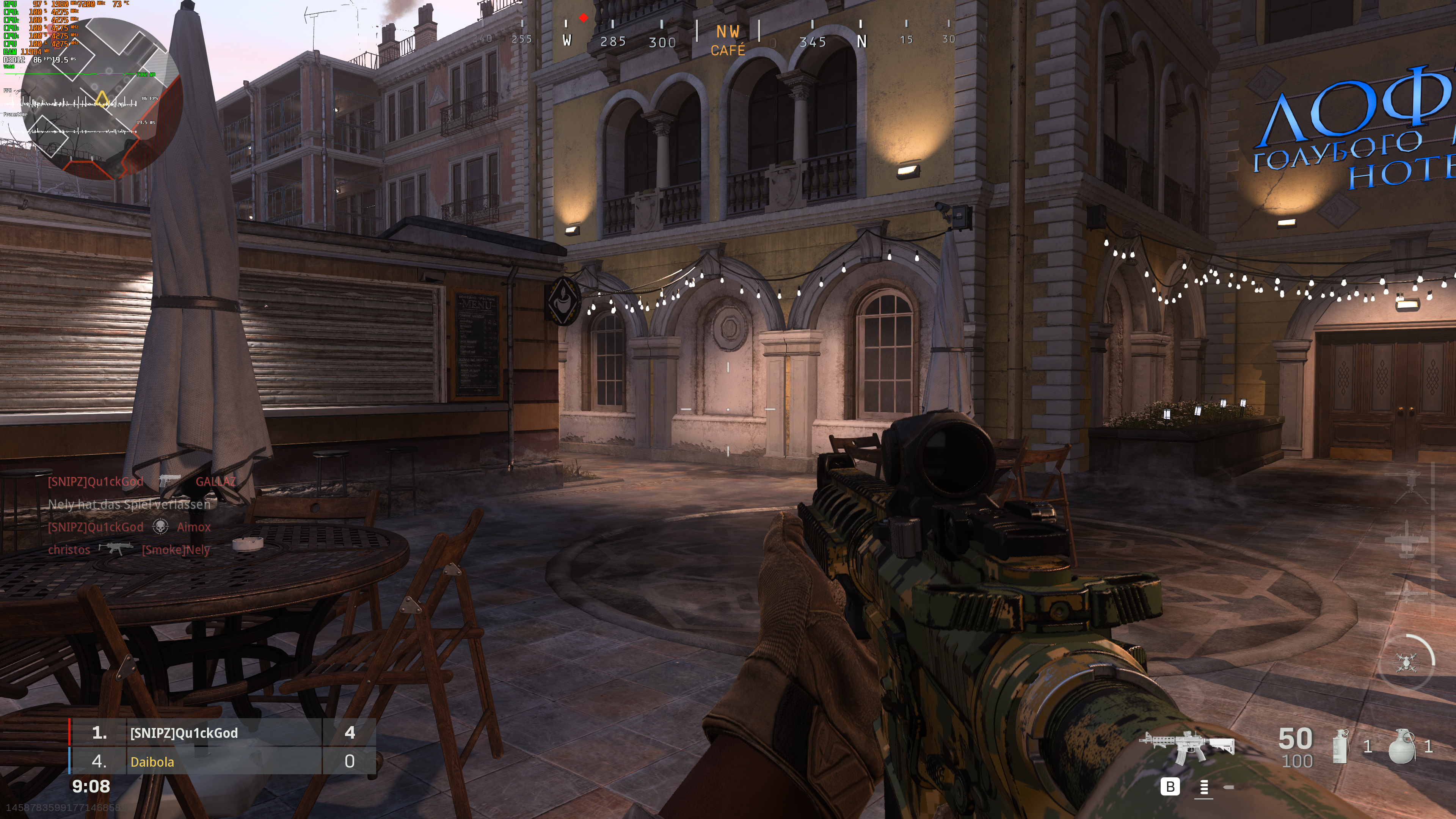Screen dimensions: 1456x819
Task: Click the red enemy marker on the compass
Action: pos(583,17)
